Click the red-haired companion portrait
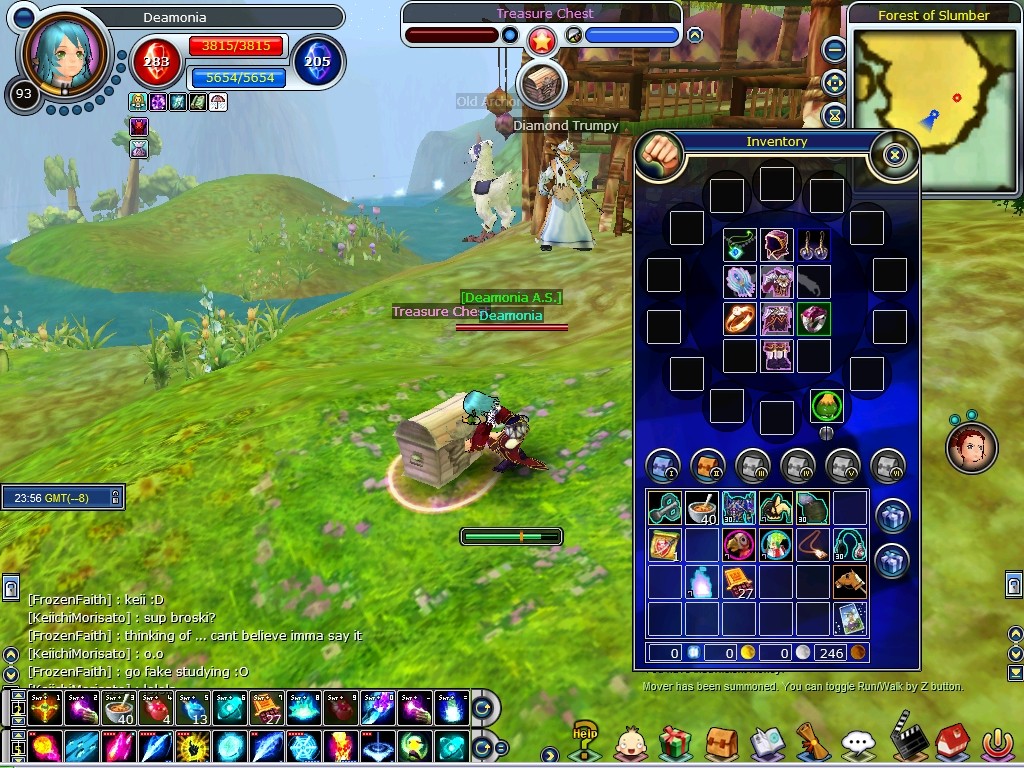The width and height of the screenshot is (1024, 768). (x=971, y=447)
